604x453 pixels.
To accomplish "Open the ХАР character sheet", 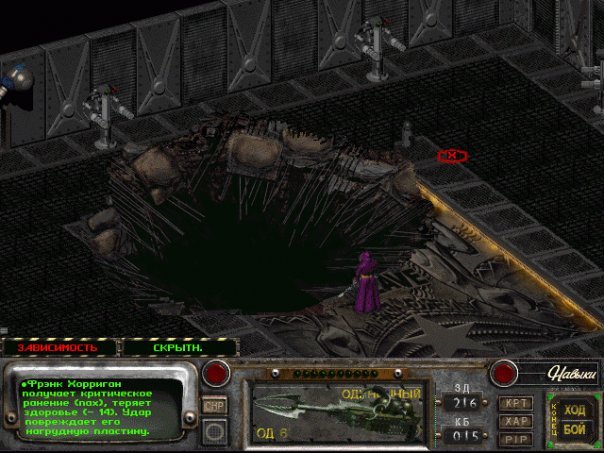I will point(515,420).
